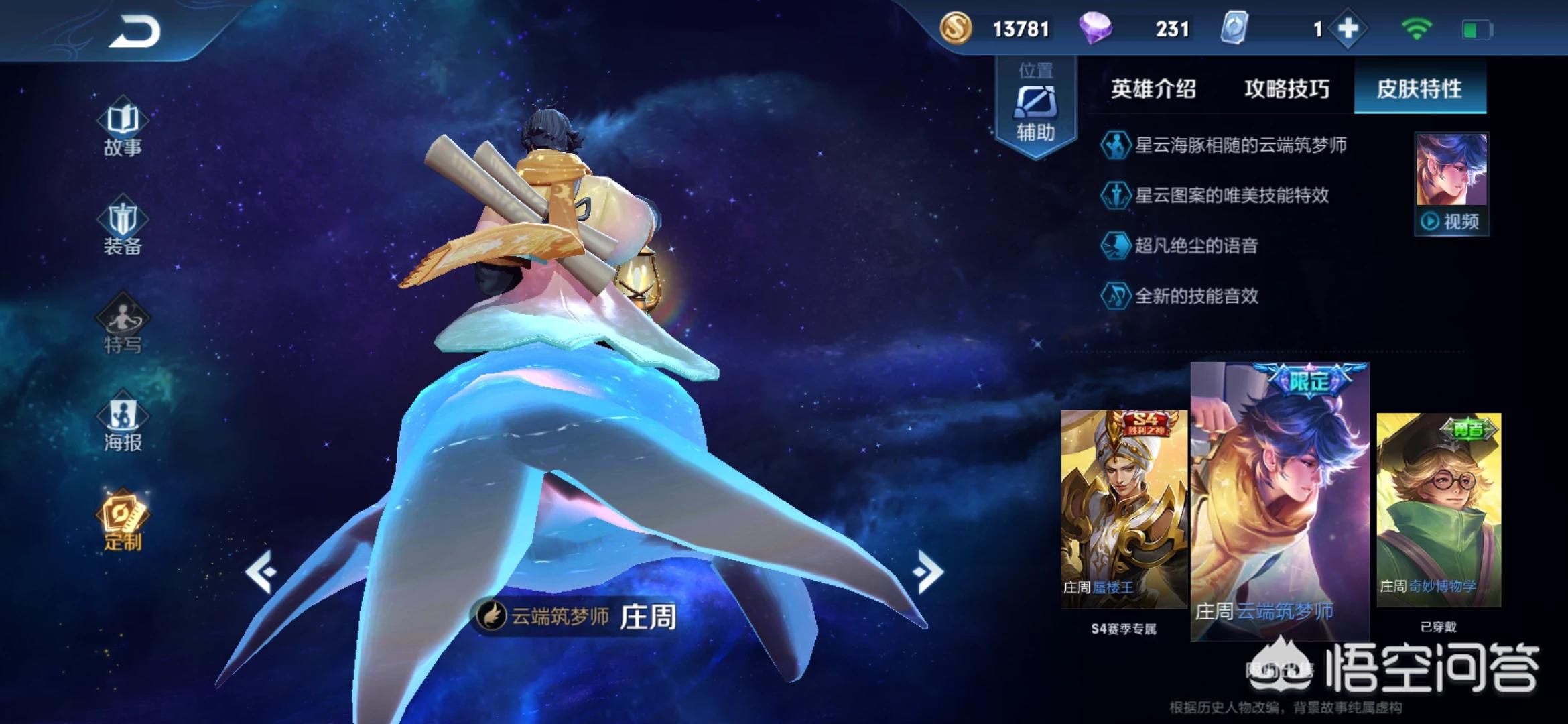
Task: Click the 辅助 position badge
Action: pos(1036,107)
